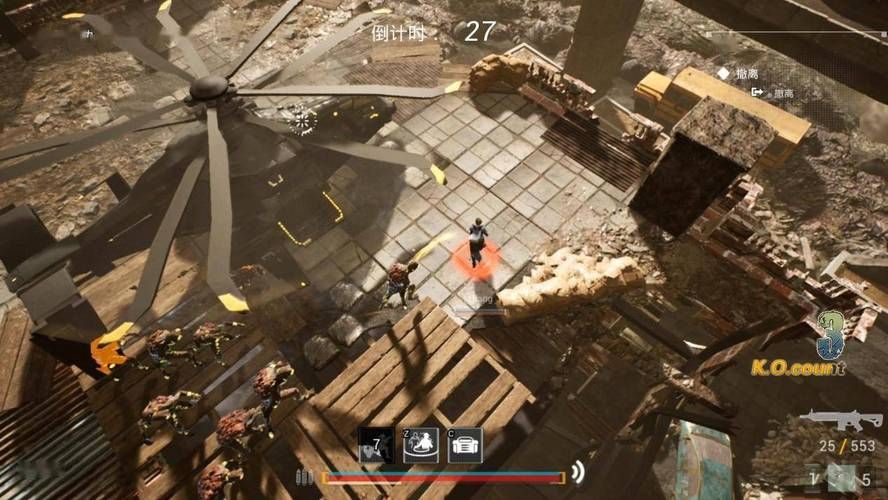
Task: Activate the Z area-circle ability icon
Action: point(421,445)
